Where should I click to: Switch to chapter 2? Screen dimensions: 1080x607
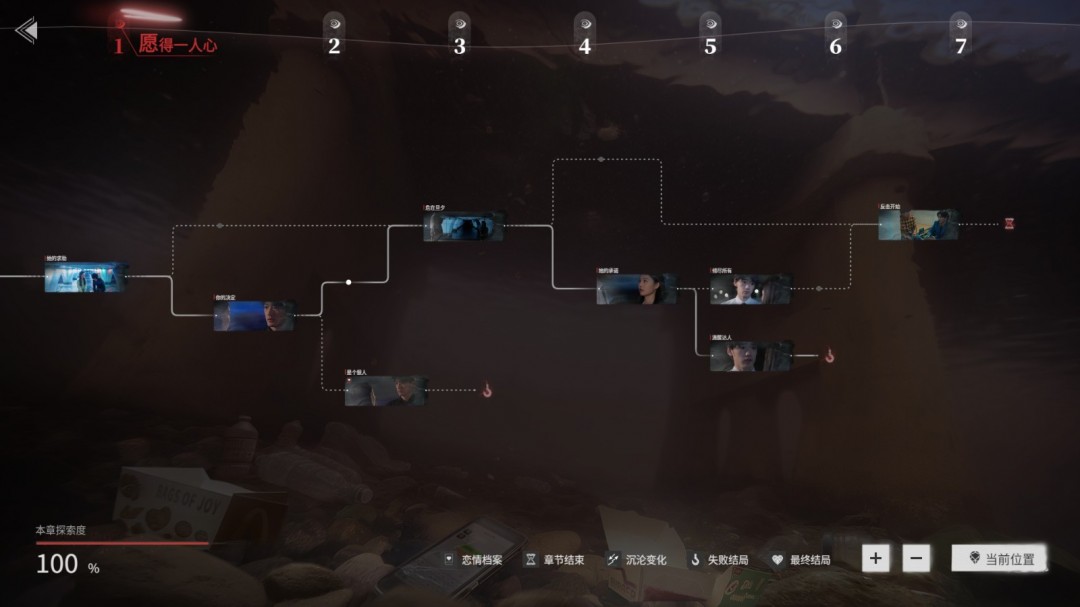(x=334, y=45)
